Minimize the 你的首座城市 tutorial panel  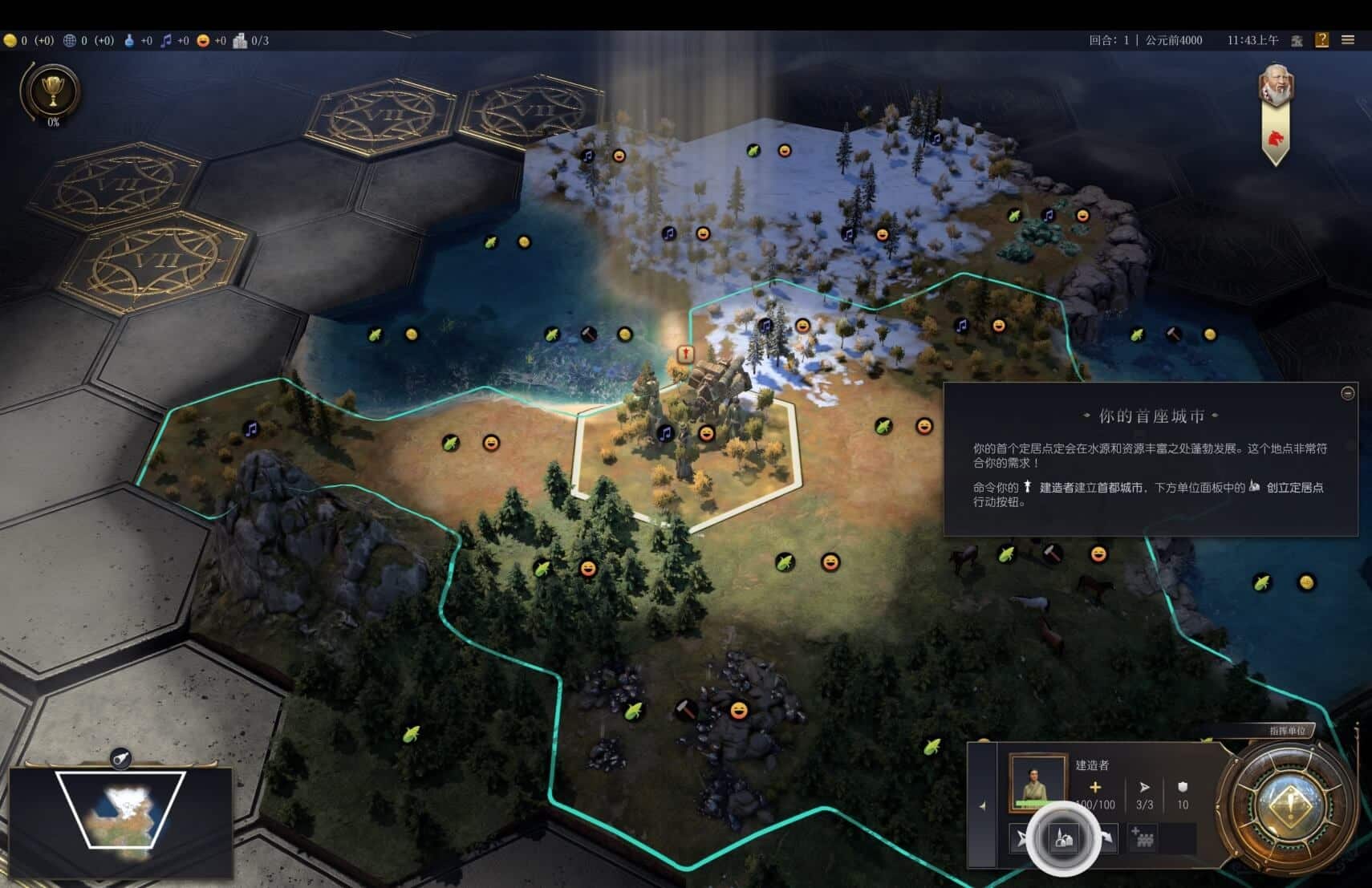click(x=1348, y=392)
